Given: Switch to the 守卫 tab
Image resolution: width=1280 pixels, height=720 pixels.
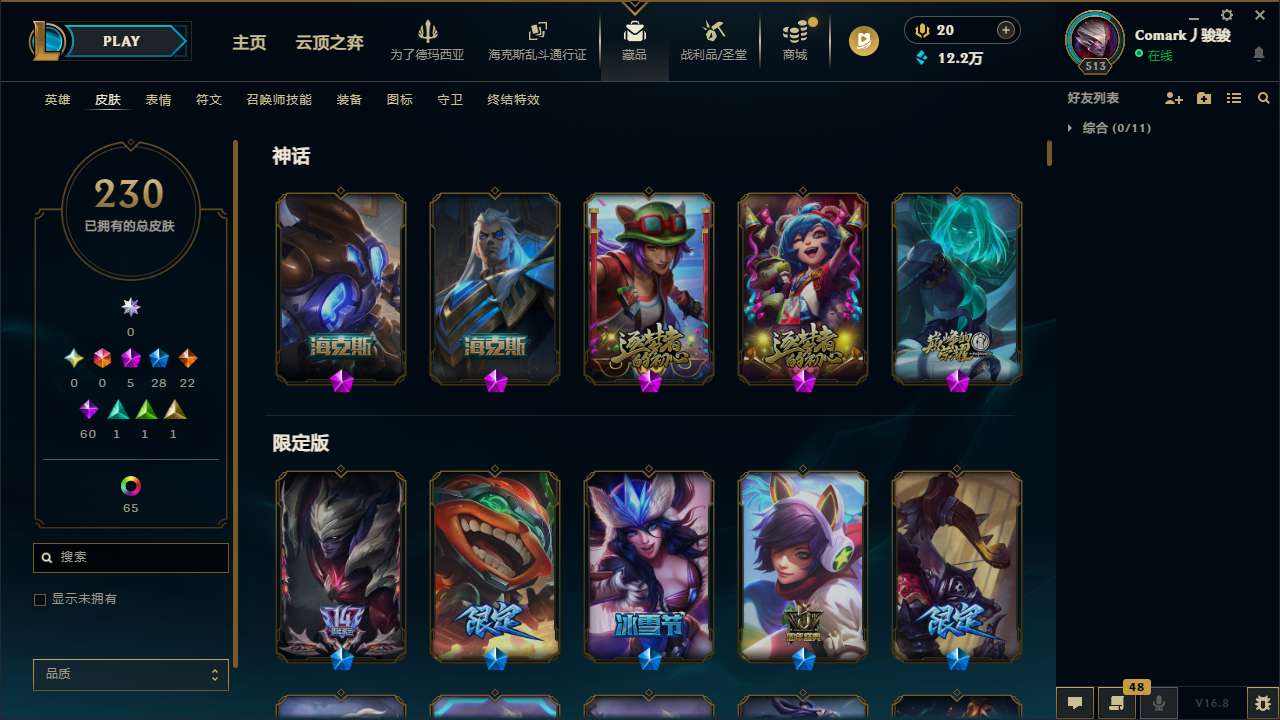Looking at the screenshot, I should click(449, 99).
